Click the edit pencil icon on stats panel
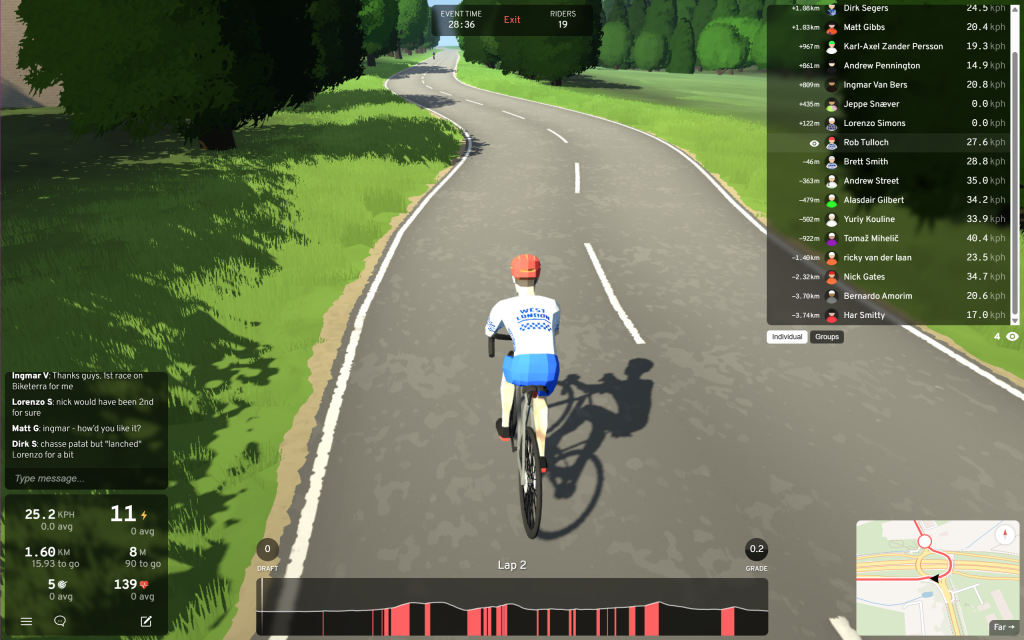Image resolution: width=1024 pixels, height=640 pixels. (x=146, y=621)
